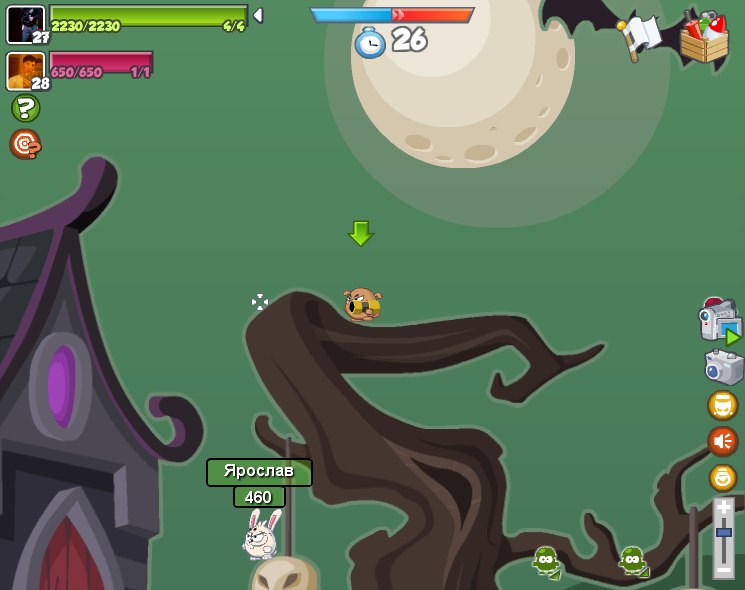Select the level 28 opponent avatar

point(25,70)
